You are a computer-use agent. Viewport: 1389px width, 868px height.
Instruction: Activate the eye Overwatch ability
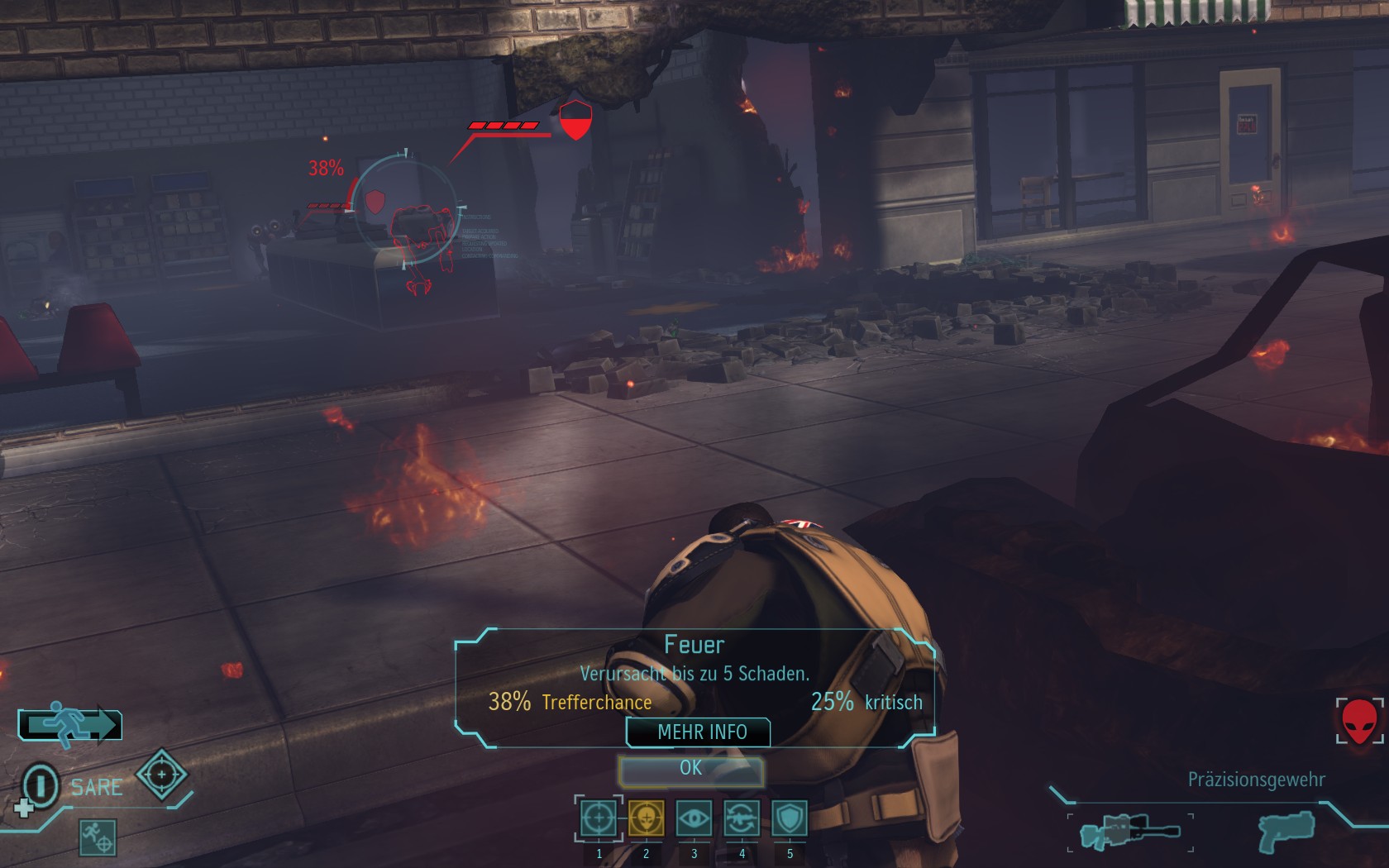(694, 818)
